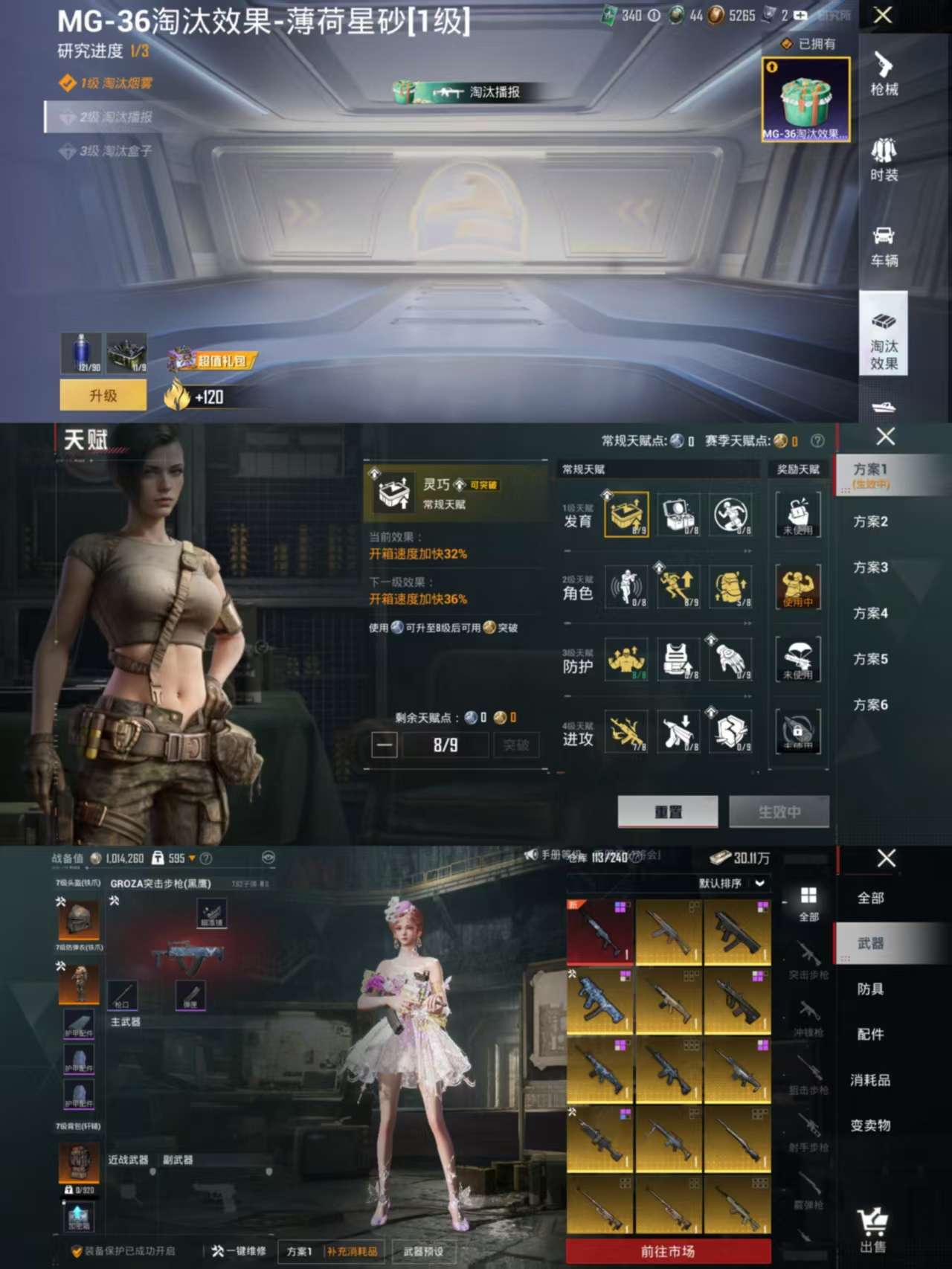Decrease talent level with the minus button

click(385, 745)
